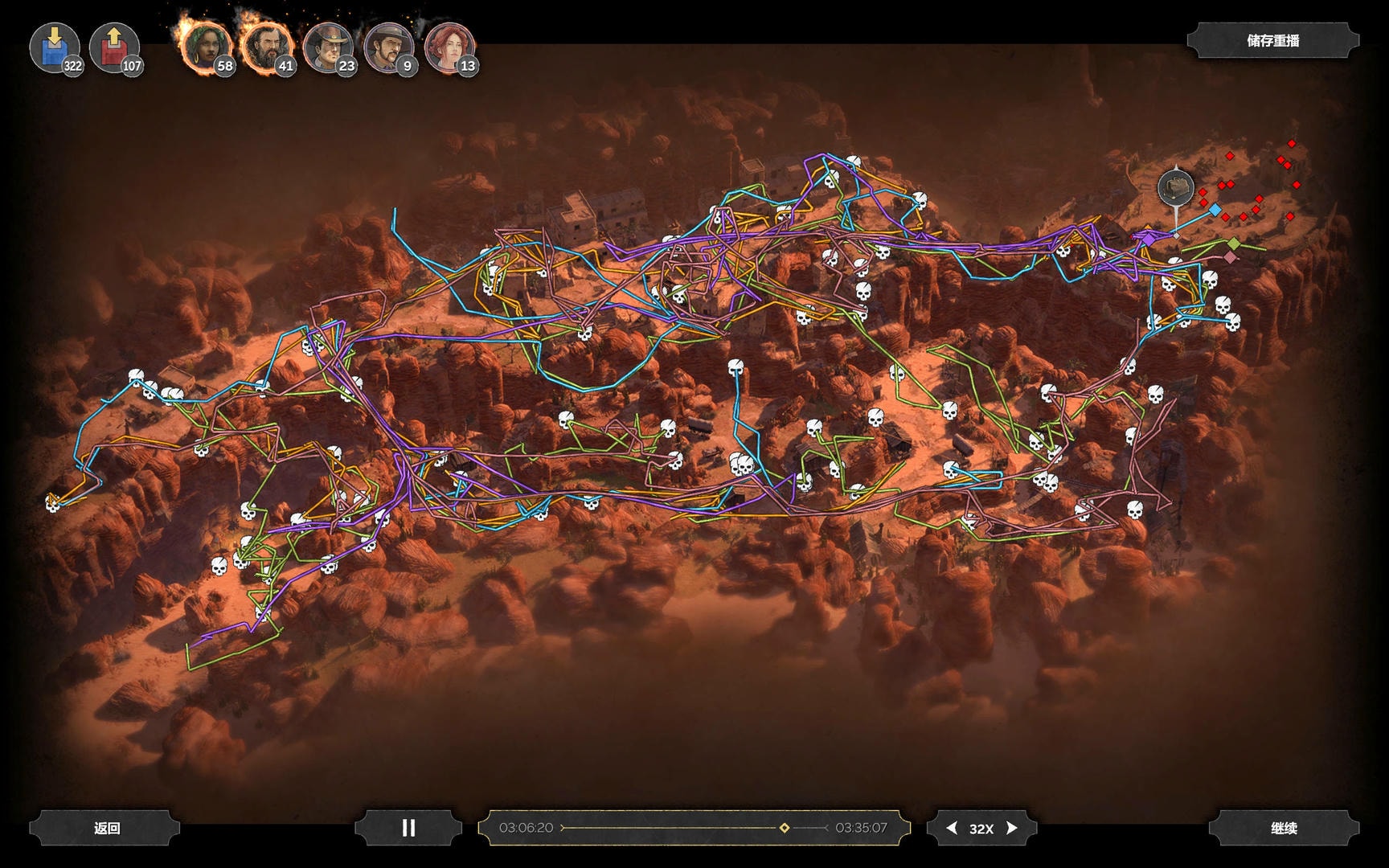Go back with the 返回 button
The image size is (1389, 868).
click(106, 828)
